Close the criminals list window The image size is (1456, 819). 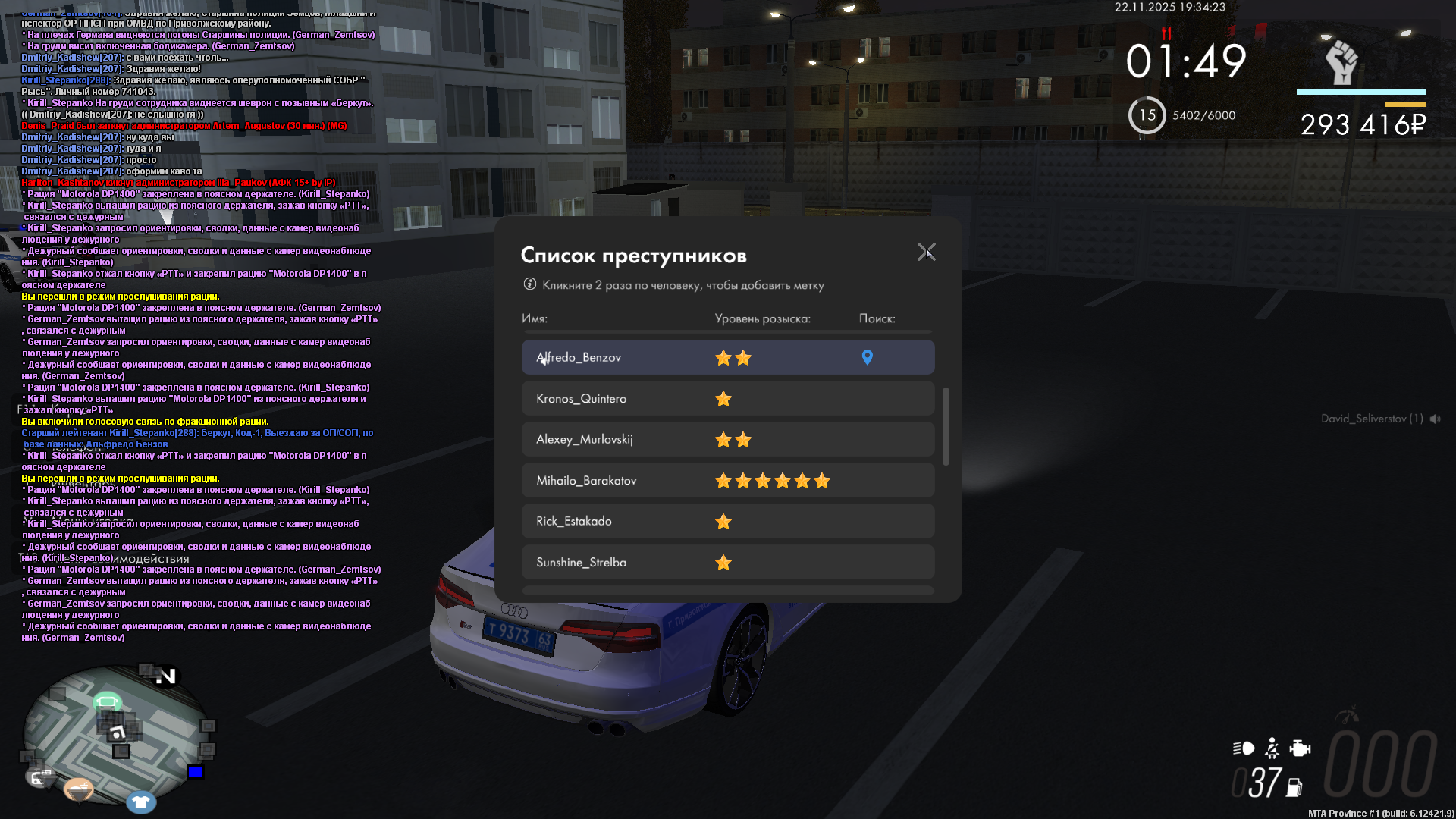(x=926, y=252)
